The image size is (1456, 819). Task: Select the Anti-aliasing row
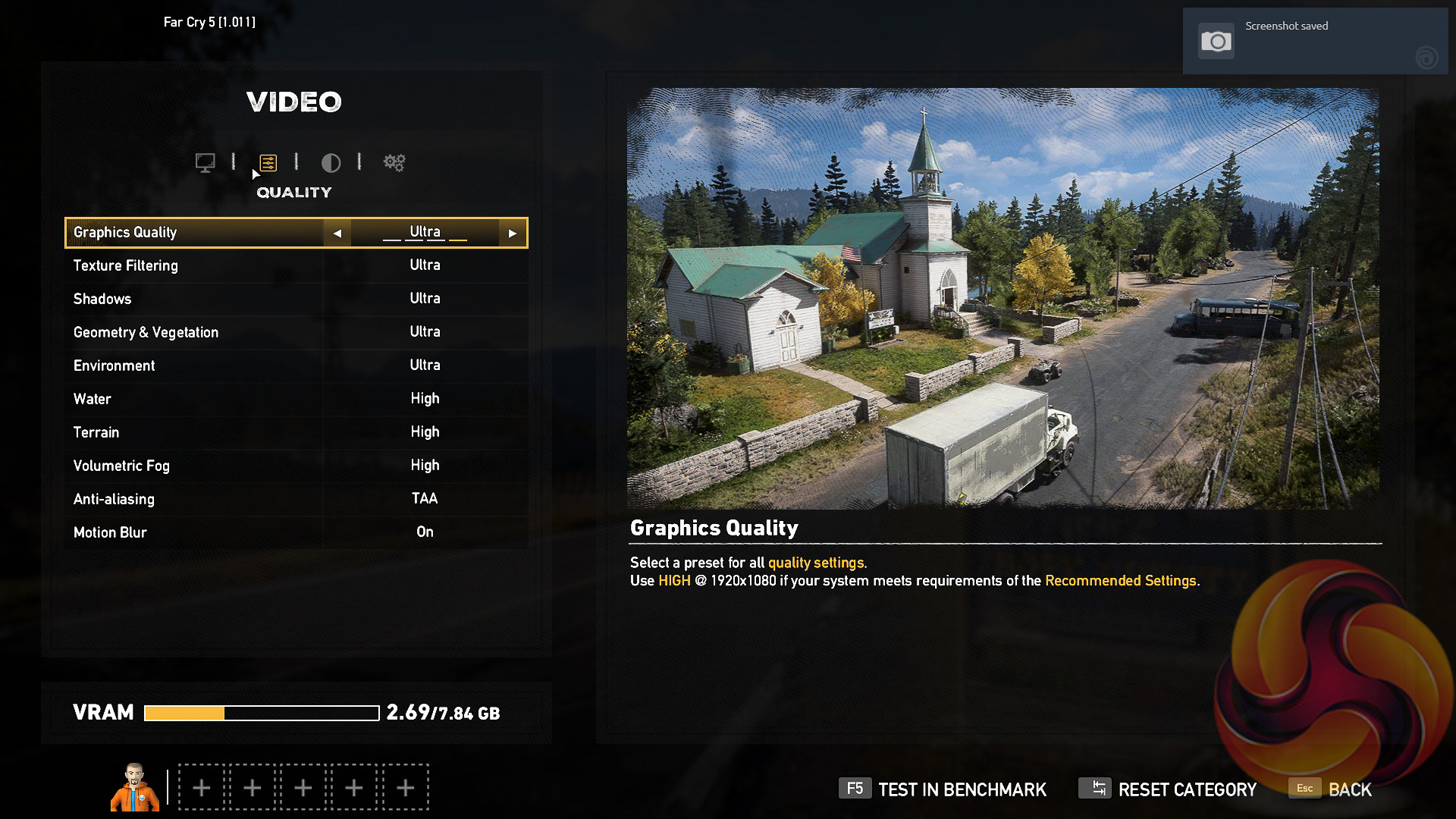296,499
